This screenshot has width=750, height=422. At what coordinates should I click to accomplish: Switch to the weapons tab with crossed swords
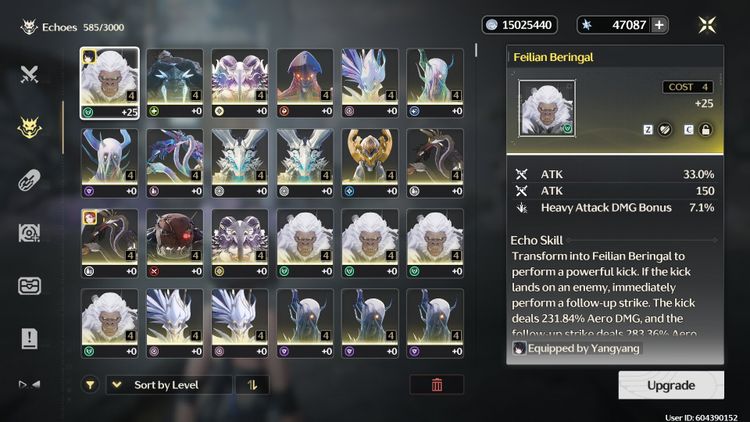click(x=30, y=75)
